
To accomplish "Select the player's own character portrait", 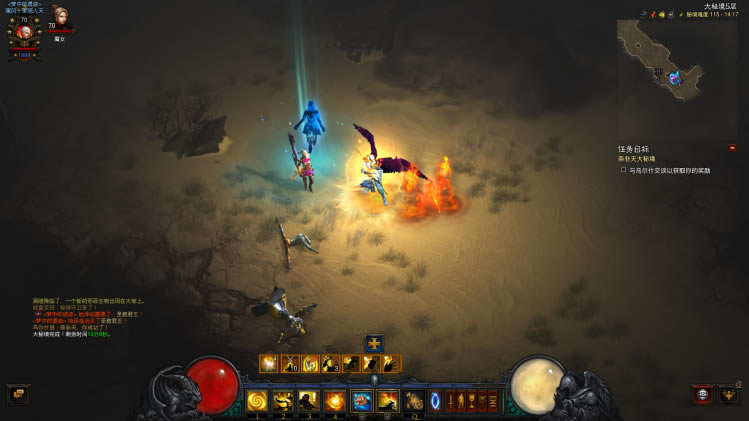I will 24,31.
